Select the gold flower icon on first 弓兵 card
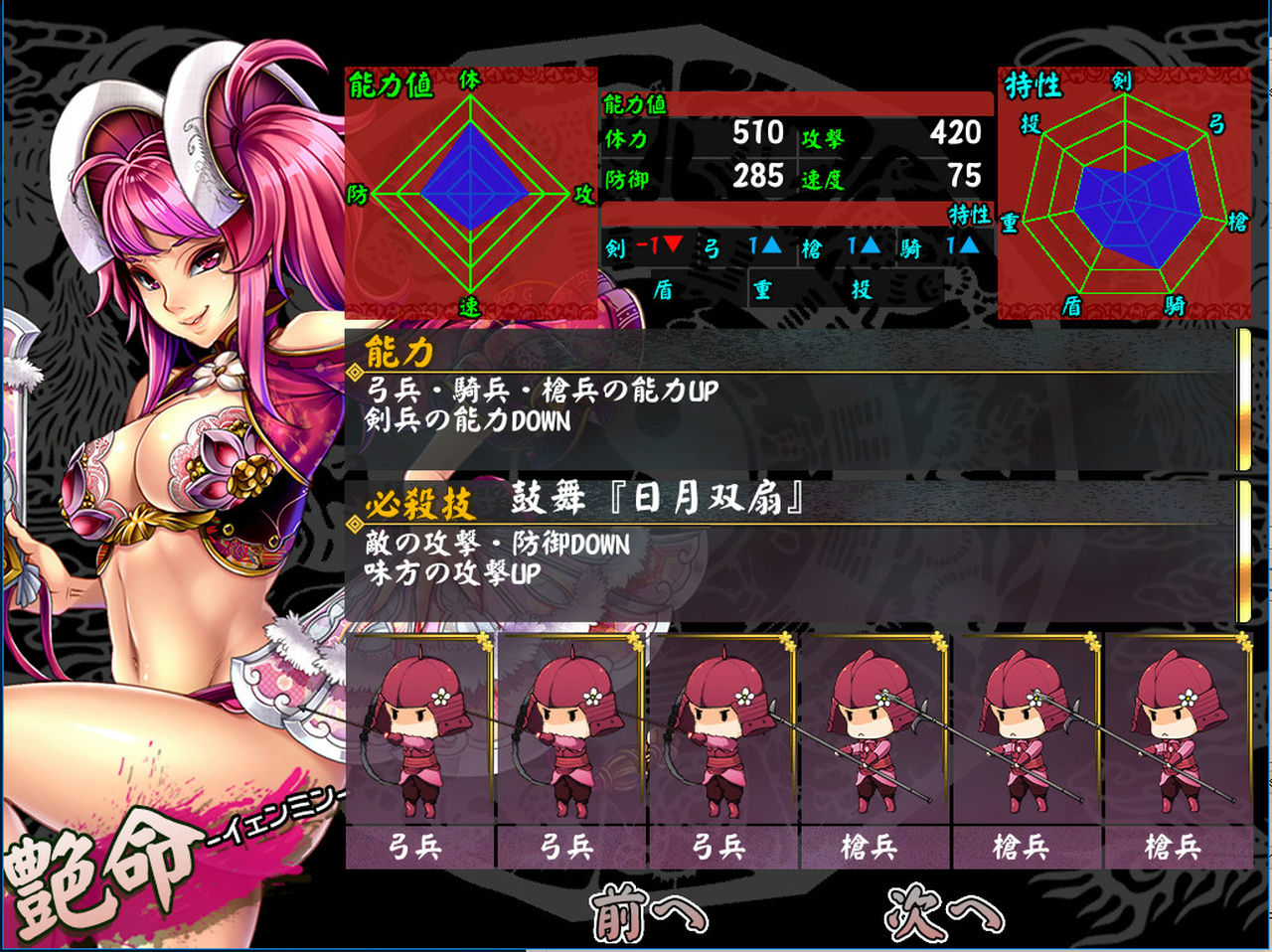 (x=483, y=642)
